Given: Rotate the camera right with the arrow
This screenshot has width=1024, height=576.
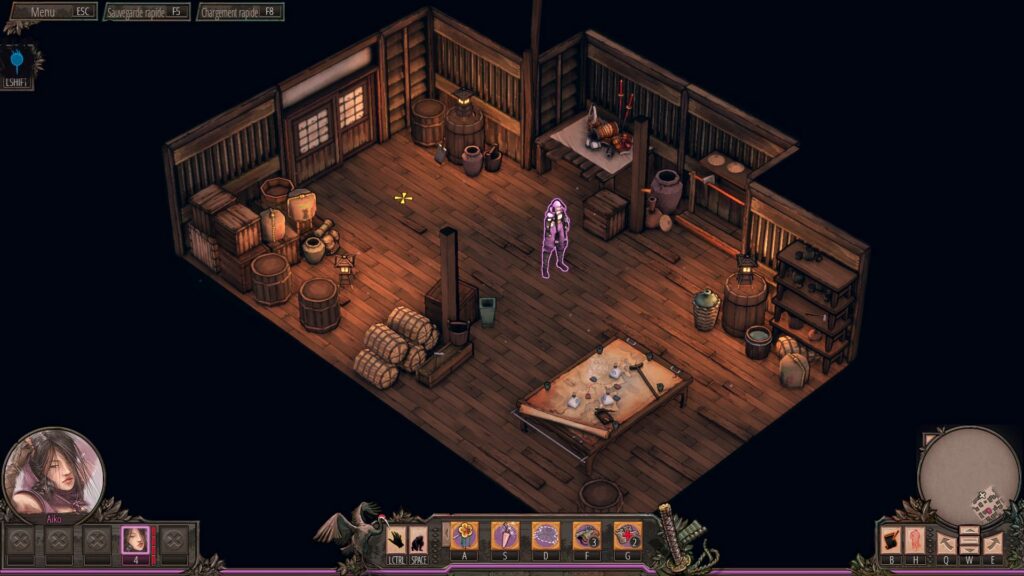Looking at the screenshot, I should (x=992, y=543).
